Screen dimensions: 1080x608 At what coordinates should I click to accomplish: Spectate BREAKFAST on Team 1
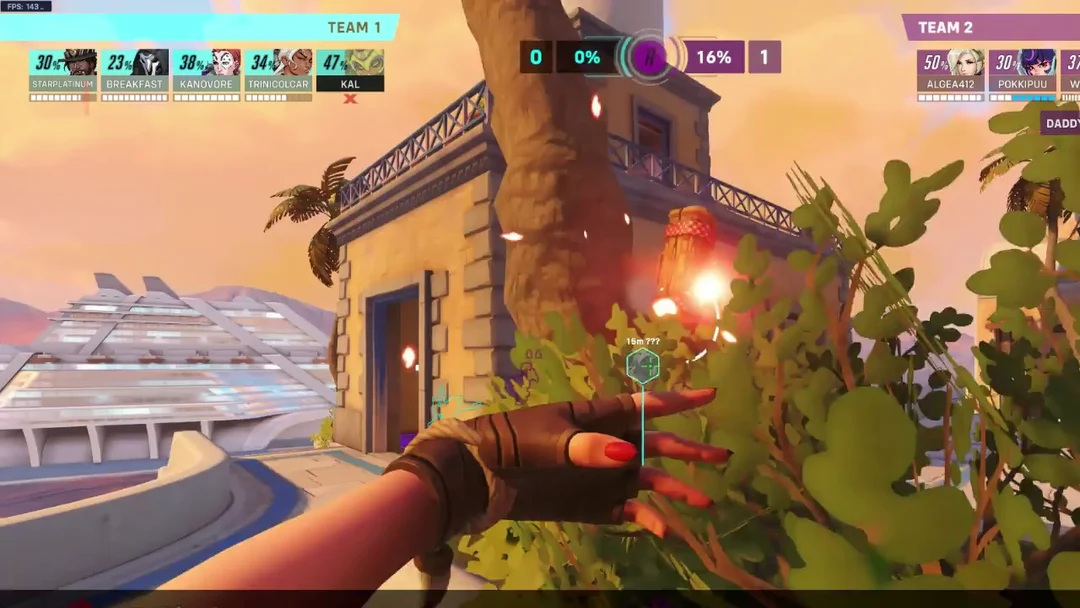(x=135, y=70)
